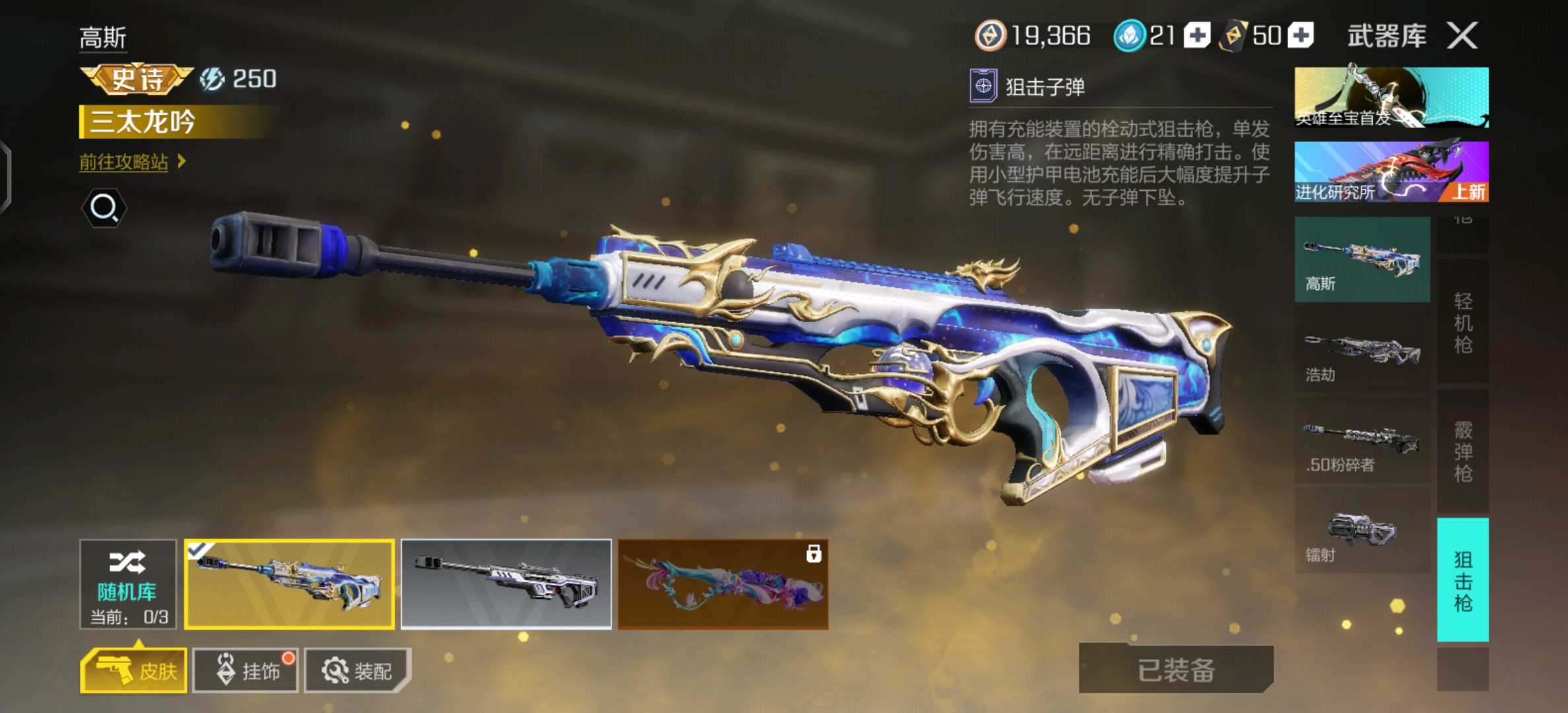This screenshot has width=1568, height=713.
Task: Open the 随机库 random skin pool
Action: [128, 584]
